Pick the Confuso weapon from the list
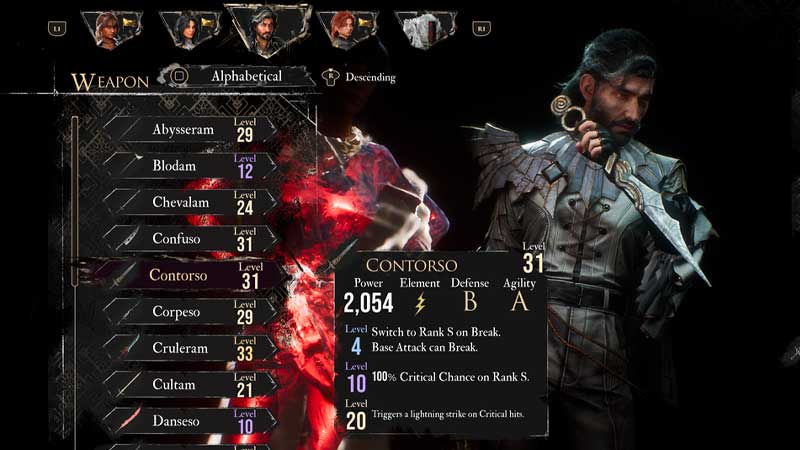The width and height of the screenshot is (800, 450). click(x=185, y=239)
